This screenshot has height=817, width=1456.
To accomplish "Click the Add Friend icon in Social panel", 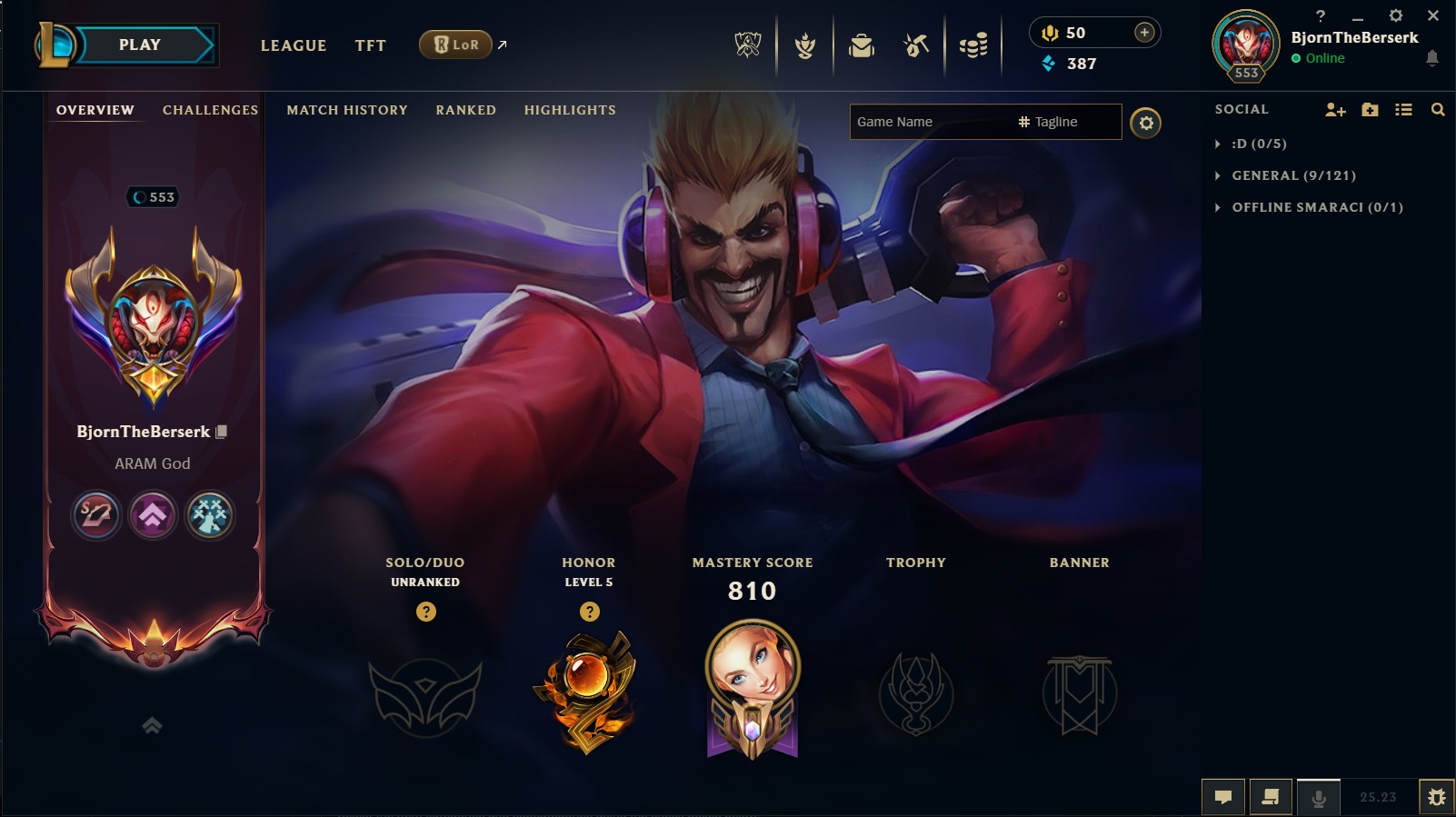I will pyautogui.click(x=1334, y=109).
